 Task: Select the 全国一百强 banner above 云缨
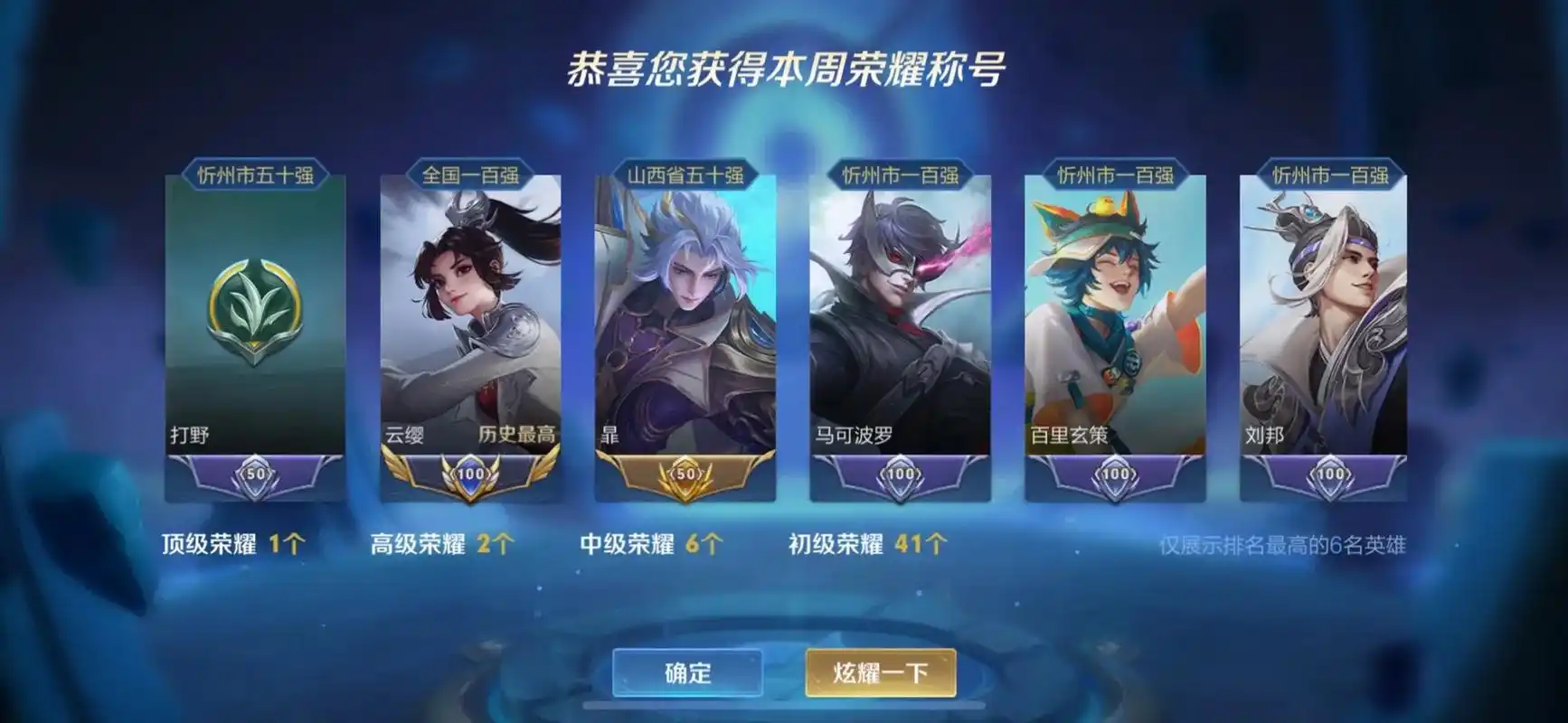click(x=474, y=174)
